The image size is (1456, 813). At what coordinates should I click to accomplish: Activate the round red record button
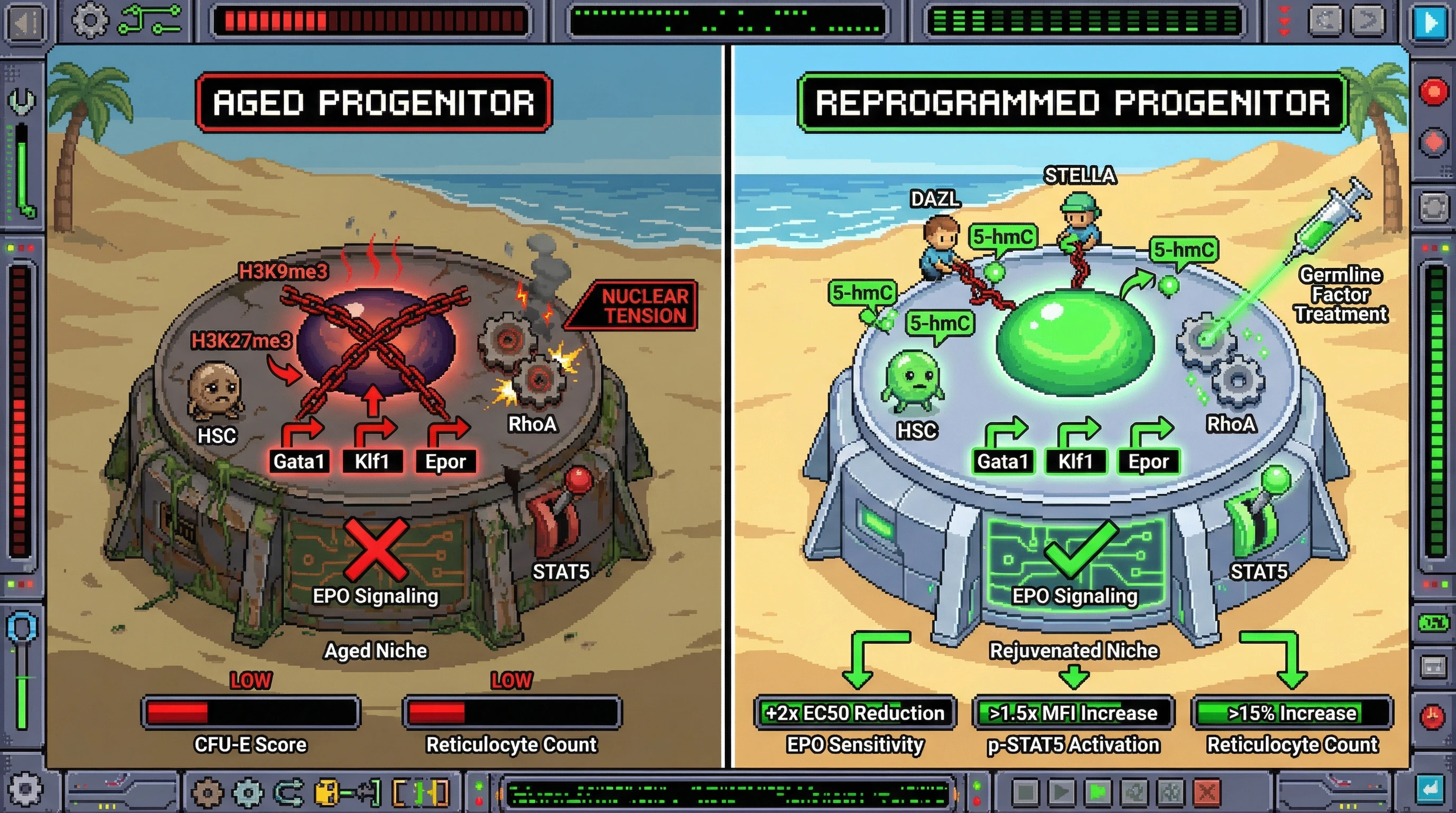1433,92
